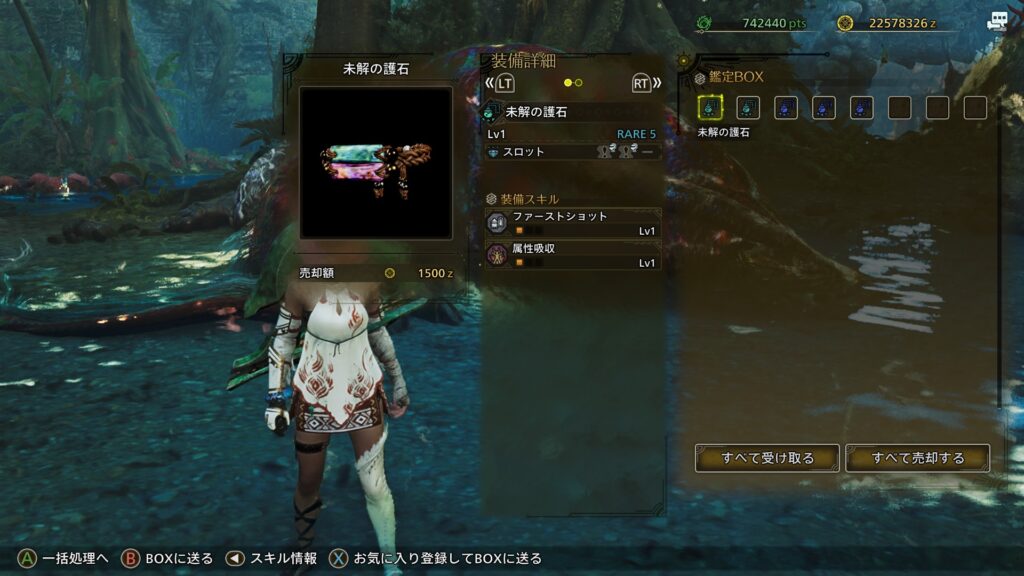Screen dimensions: 1024x576
Task: Click the 未解の護石 talisman preview image
Action: point(376,162)
